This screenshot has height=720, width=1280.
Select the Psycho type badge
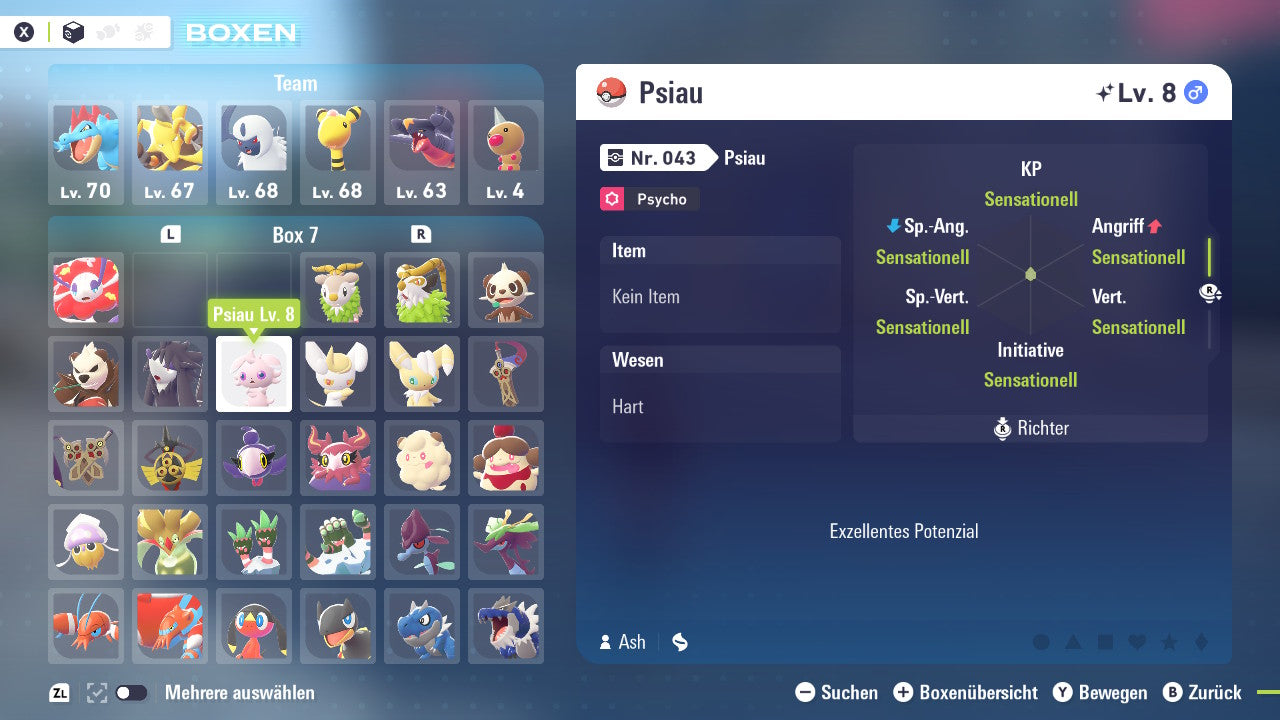pos(648,199)
